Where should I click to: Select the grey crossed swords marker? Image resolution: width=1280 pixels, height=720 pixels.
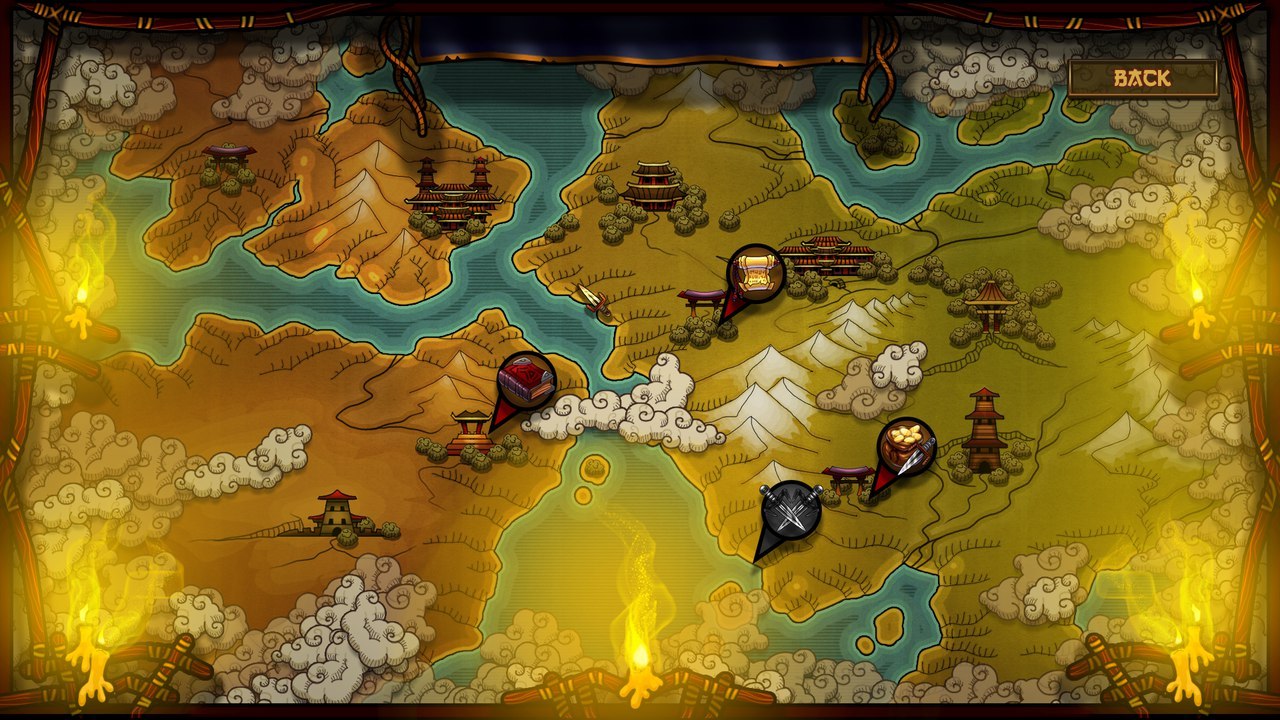coord(790,512)
